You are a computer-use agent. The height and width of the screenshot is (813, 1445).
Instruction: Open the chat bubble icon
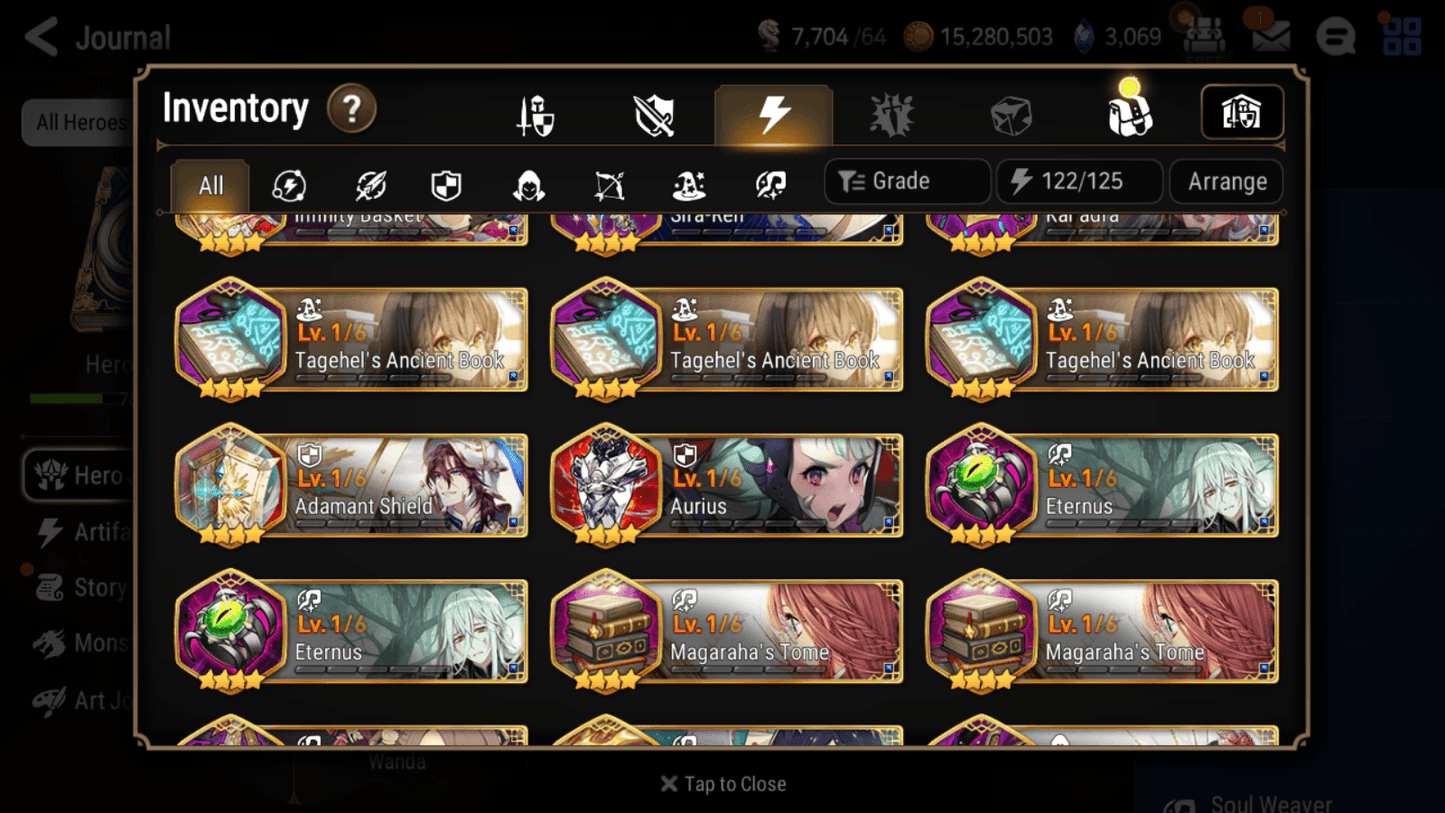pos(1335,36)
